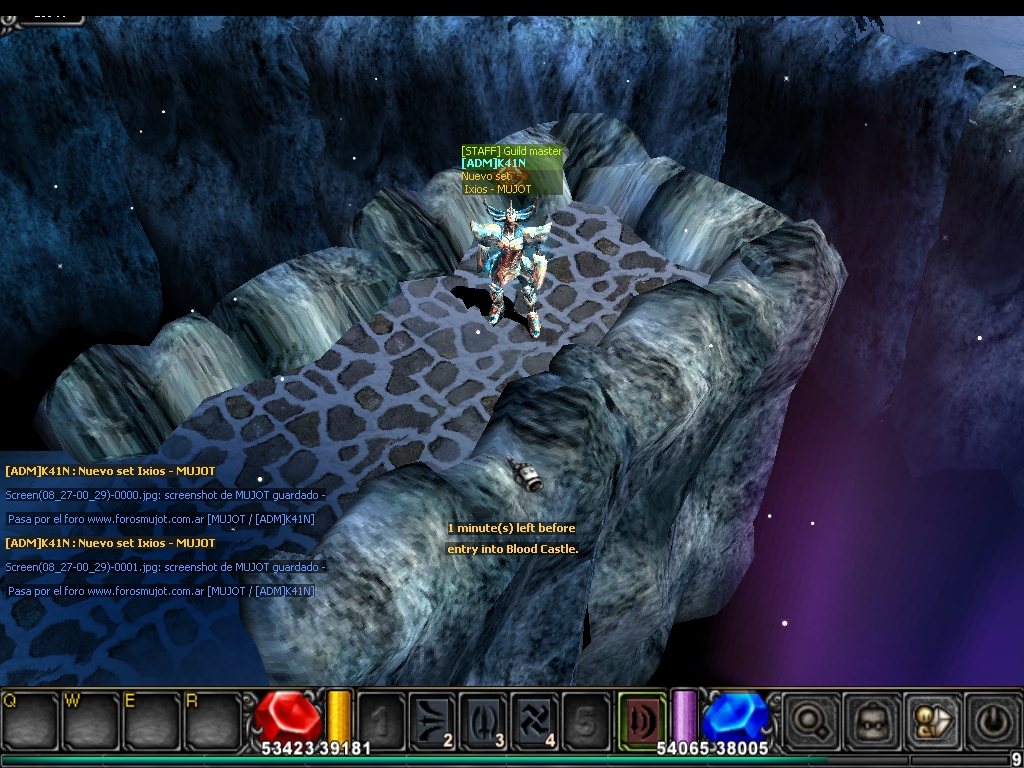Screen dimensions: 1024x768
Task: Open the current active skill selector
Action: (641, 717)
